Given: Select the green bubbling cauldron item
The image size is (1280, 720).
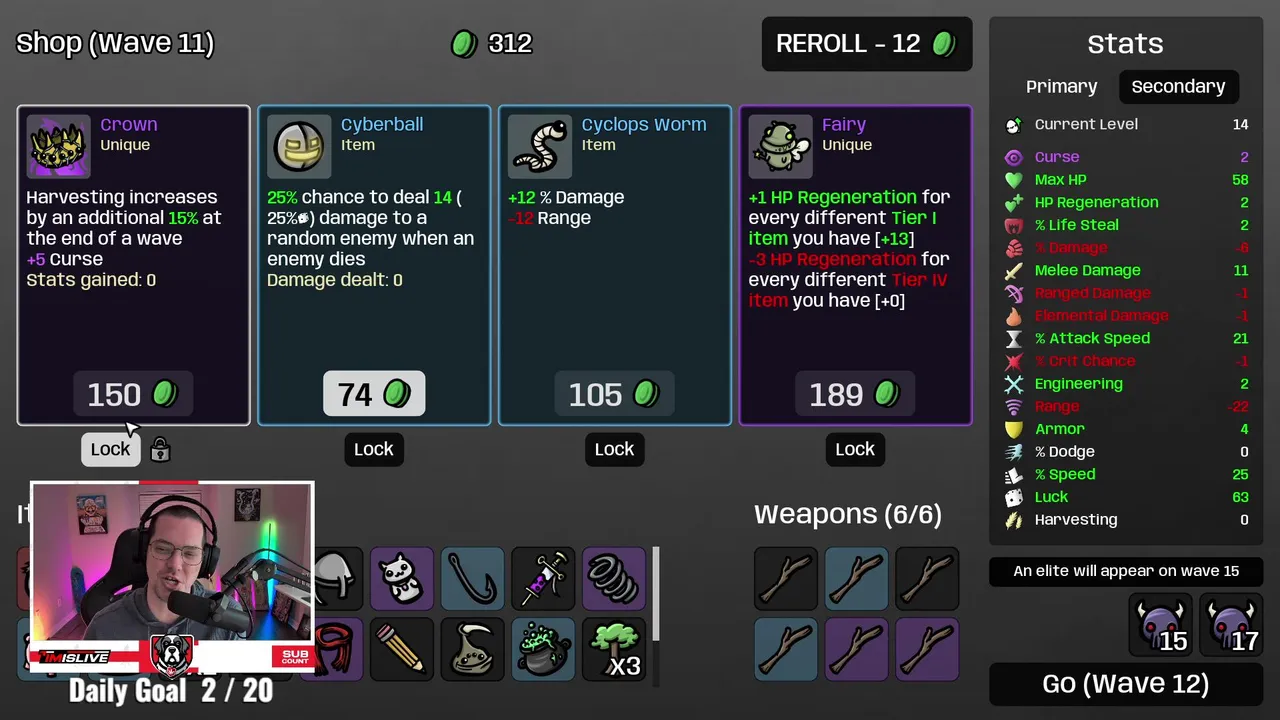Looking at the screenshot, I should 543,649.
